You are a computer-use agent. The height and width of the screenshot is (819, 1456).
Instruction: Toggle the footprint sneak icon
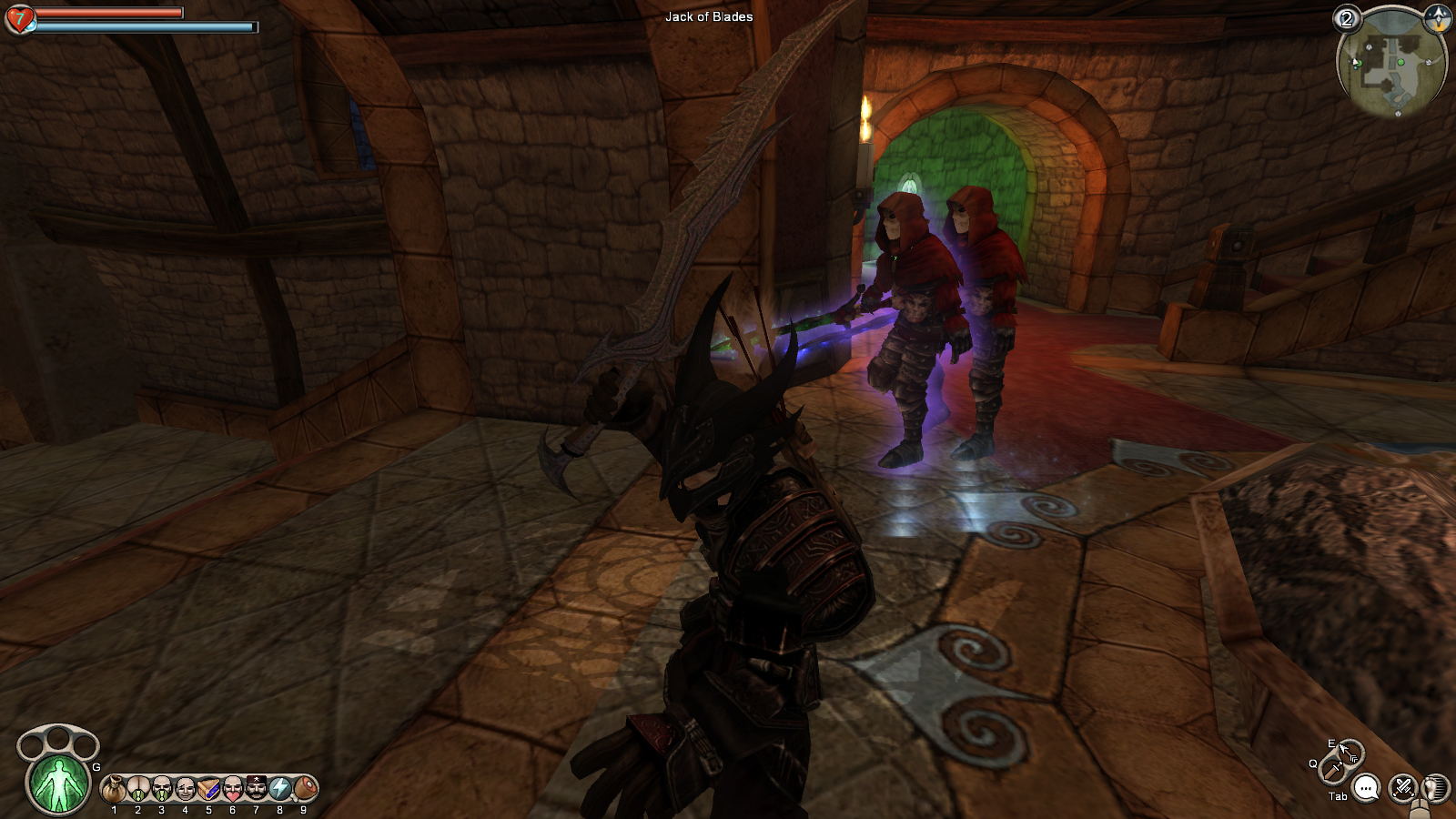point(1435,787)
